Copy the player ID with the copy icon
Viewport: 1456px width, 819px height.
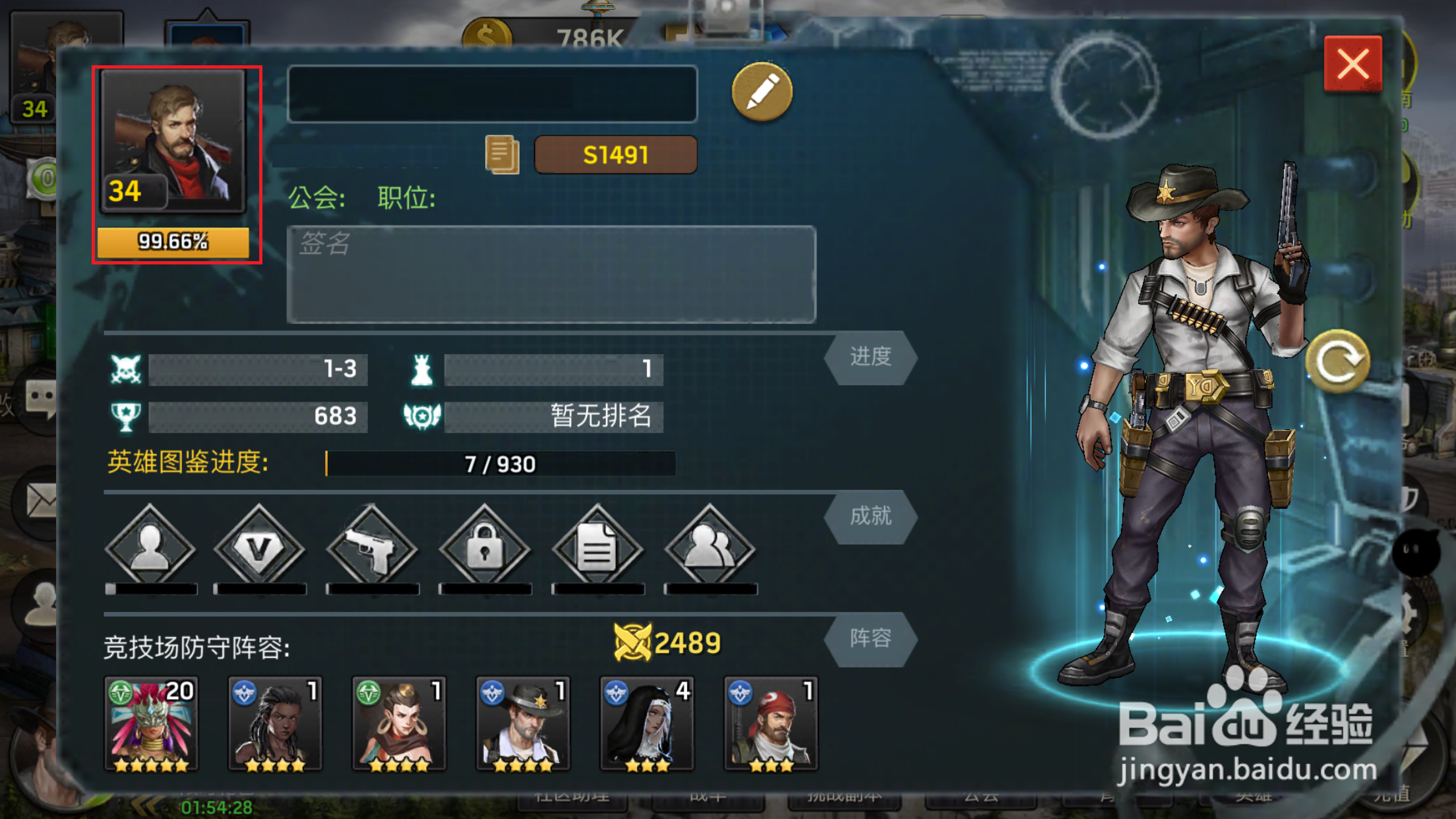[x=503, y=154]
